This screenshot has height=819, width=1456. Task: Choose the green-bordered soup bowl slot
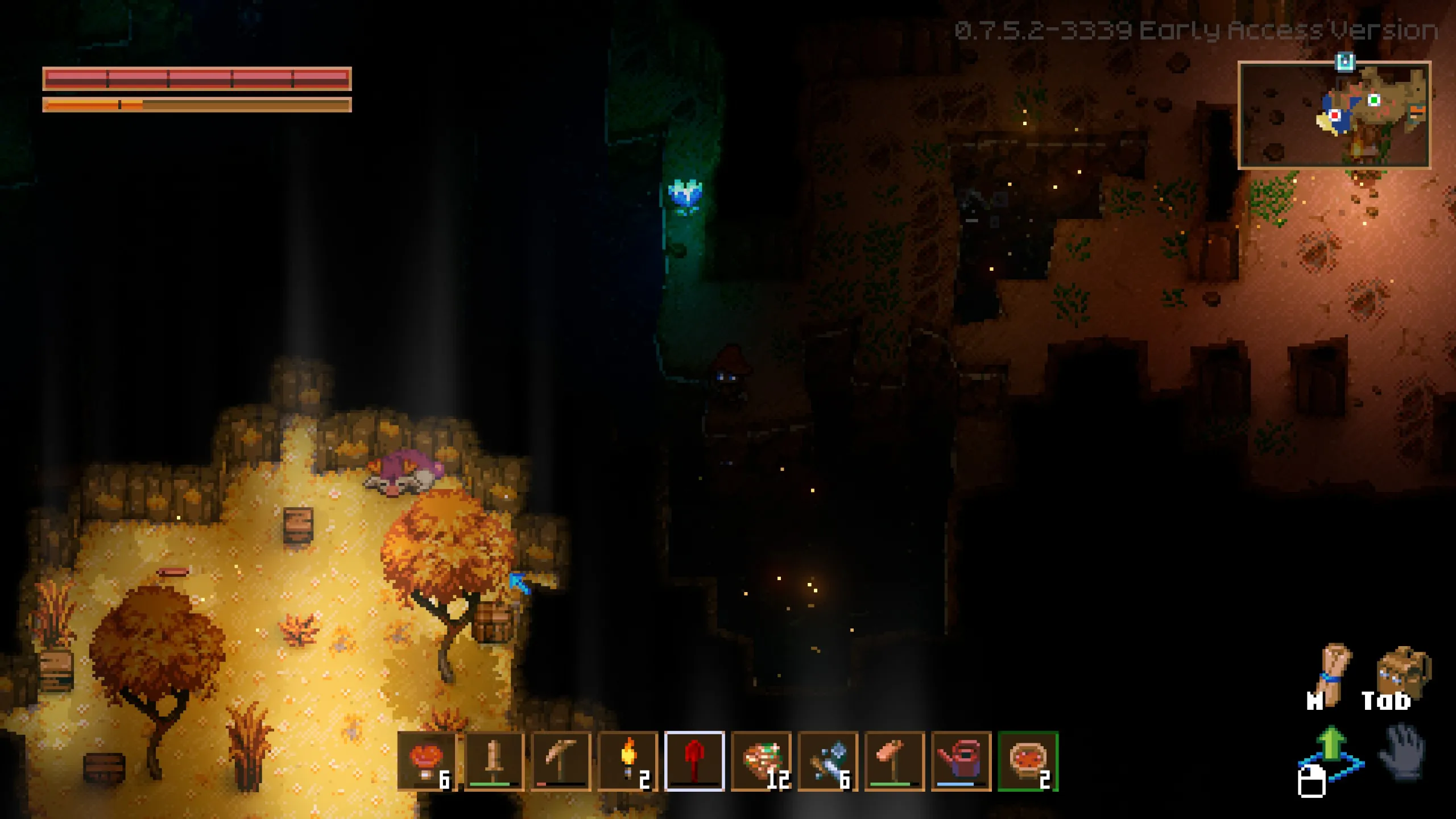point(1028,761)
